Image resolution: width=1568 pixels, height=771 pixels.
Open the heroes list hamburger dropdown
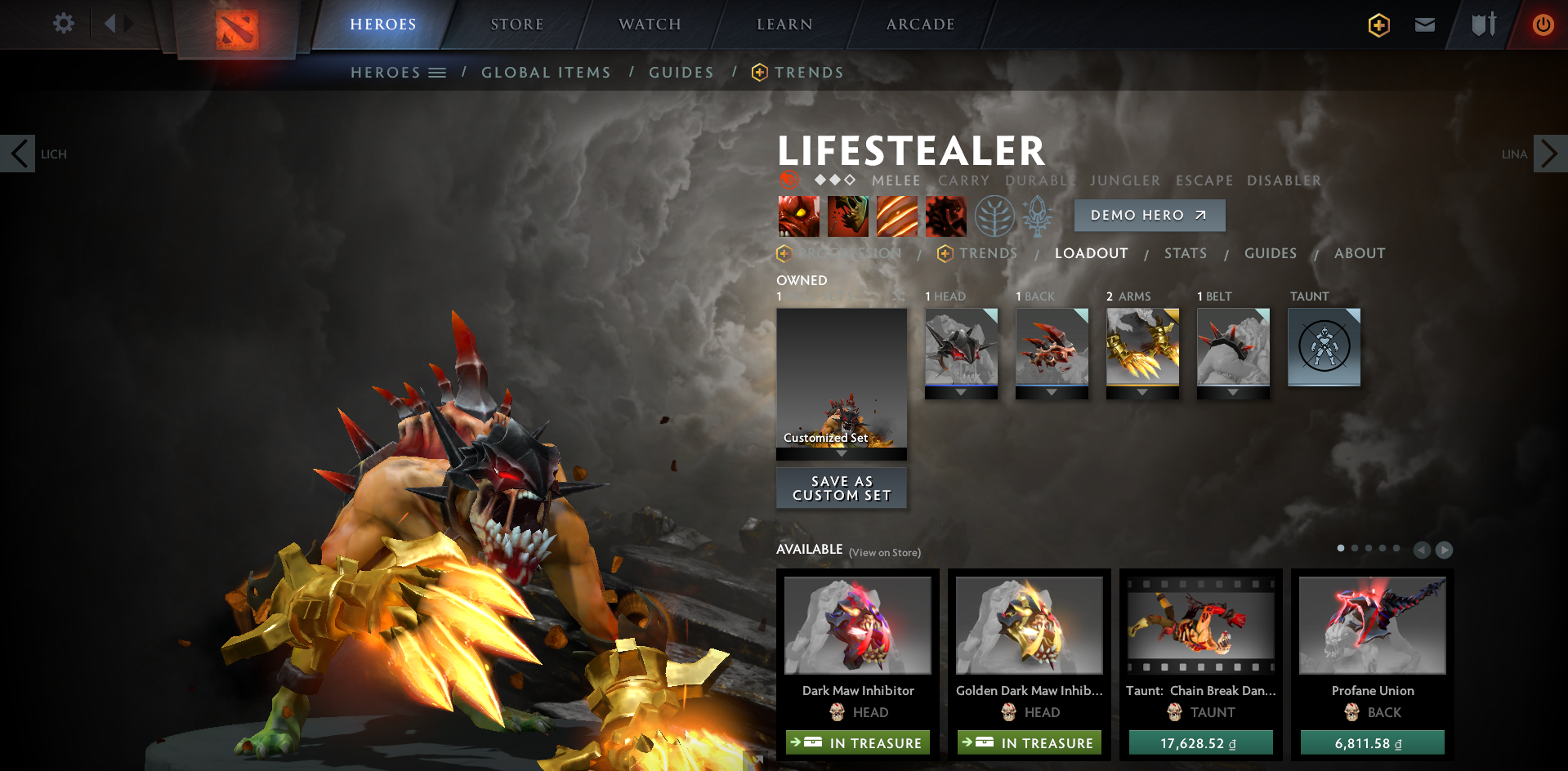click(x=439, y=72)
